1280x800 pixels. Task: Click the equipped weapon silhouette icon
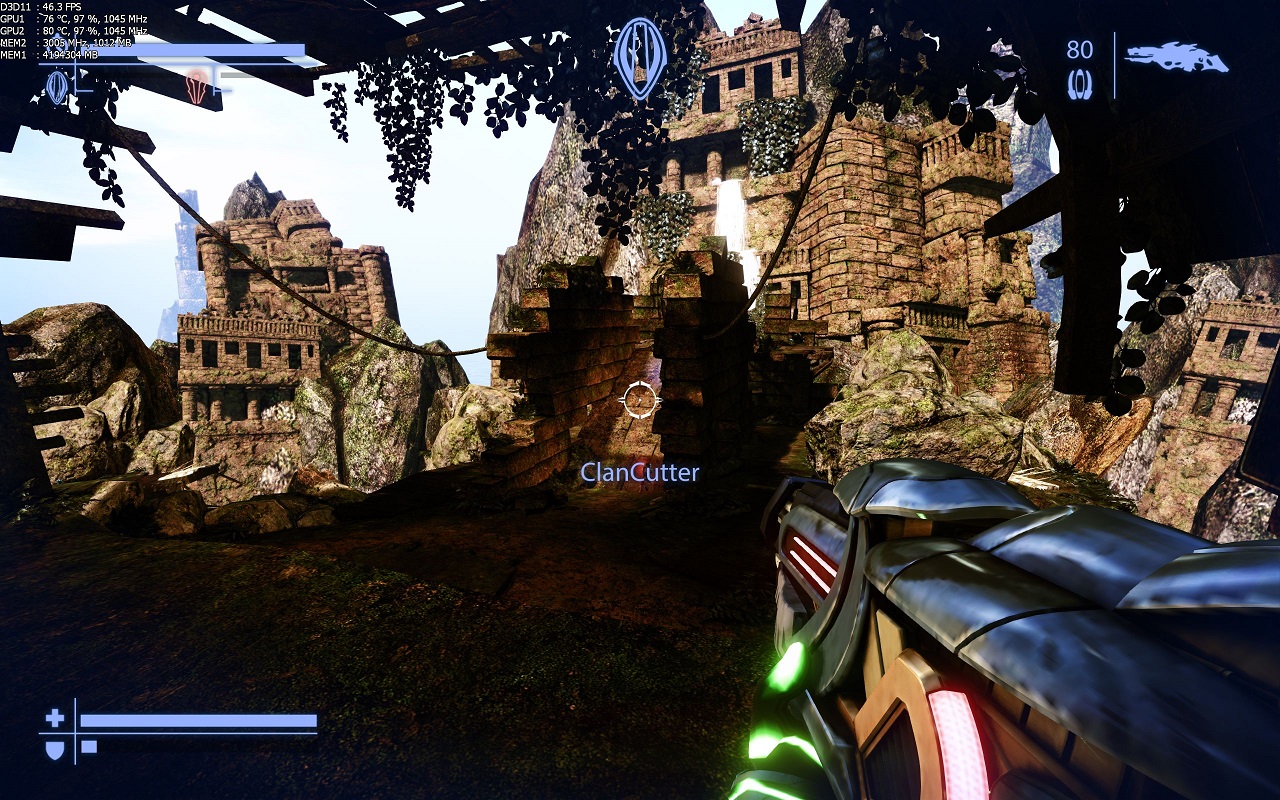1176,57
